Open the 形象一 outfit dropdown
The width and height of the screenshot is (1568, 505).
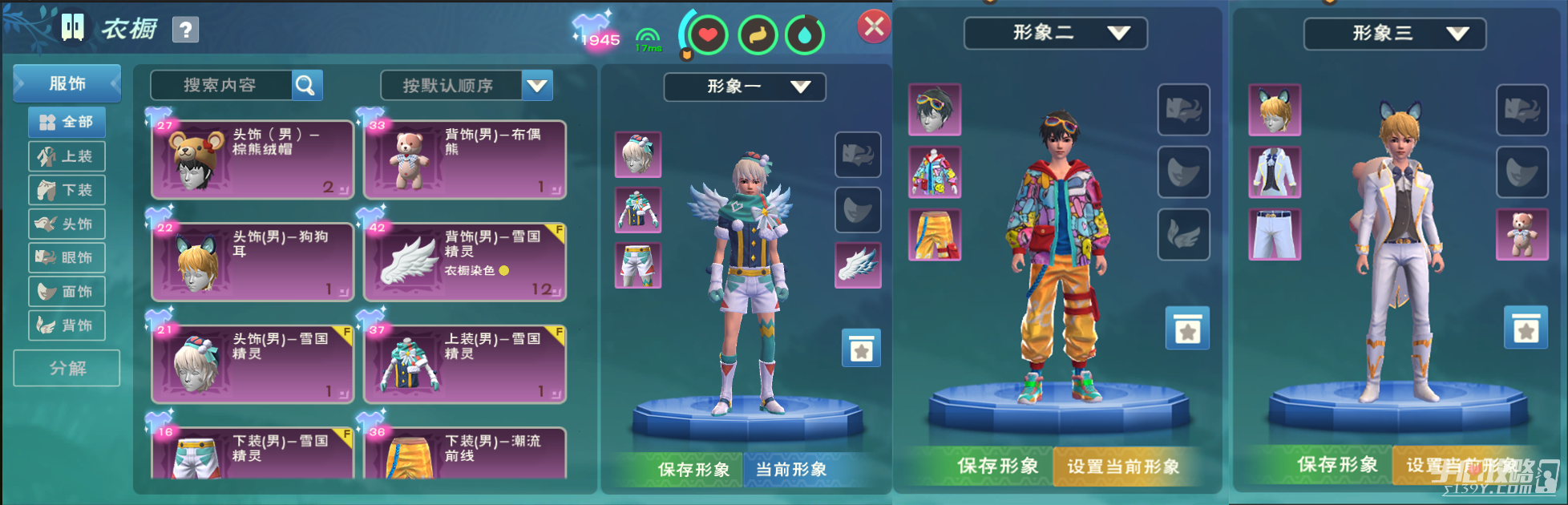tap(744, 87)
